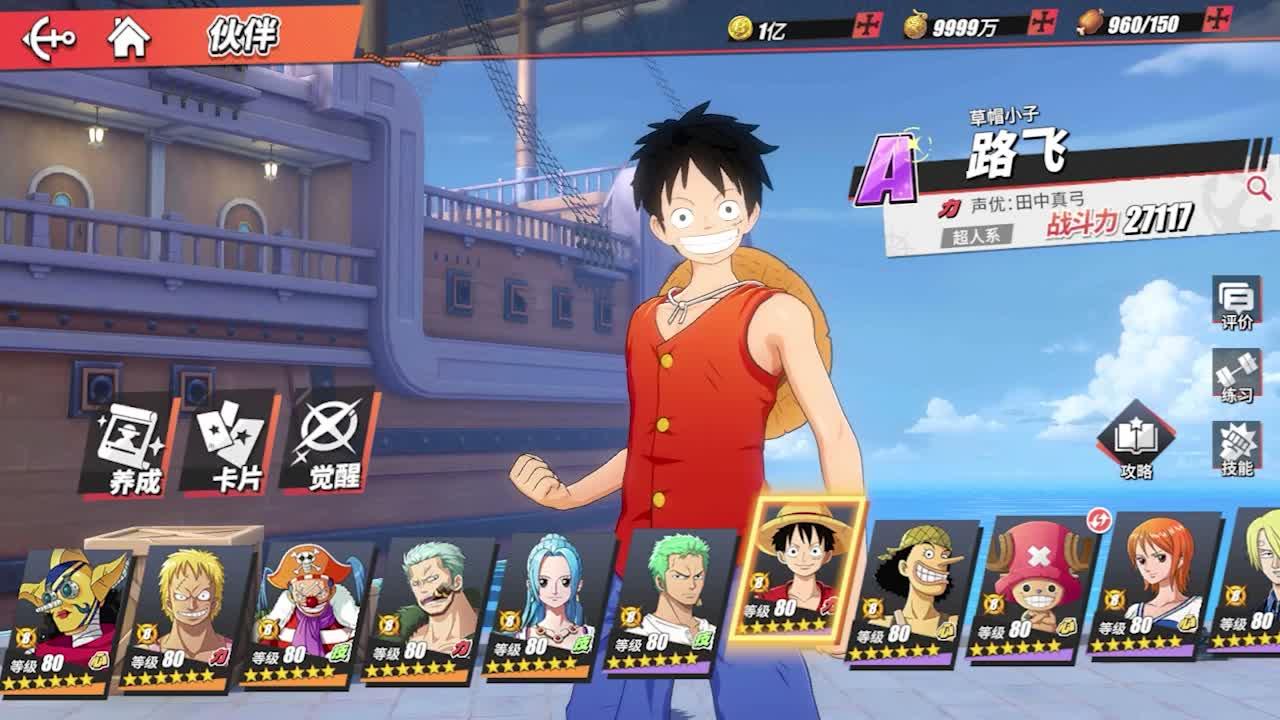Add more gold coins with plus button
Viewport: 1280px width, 720px height.
[867, 24]
